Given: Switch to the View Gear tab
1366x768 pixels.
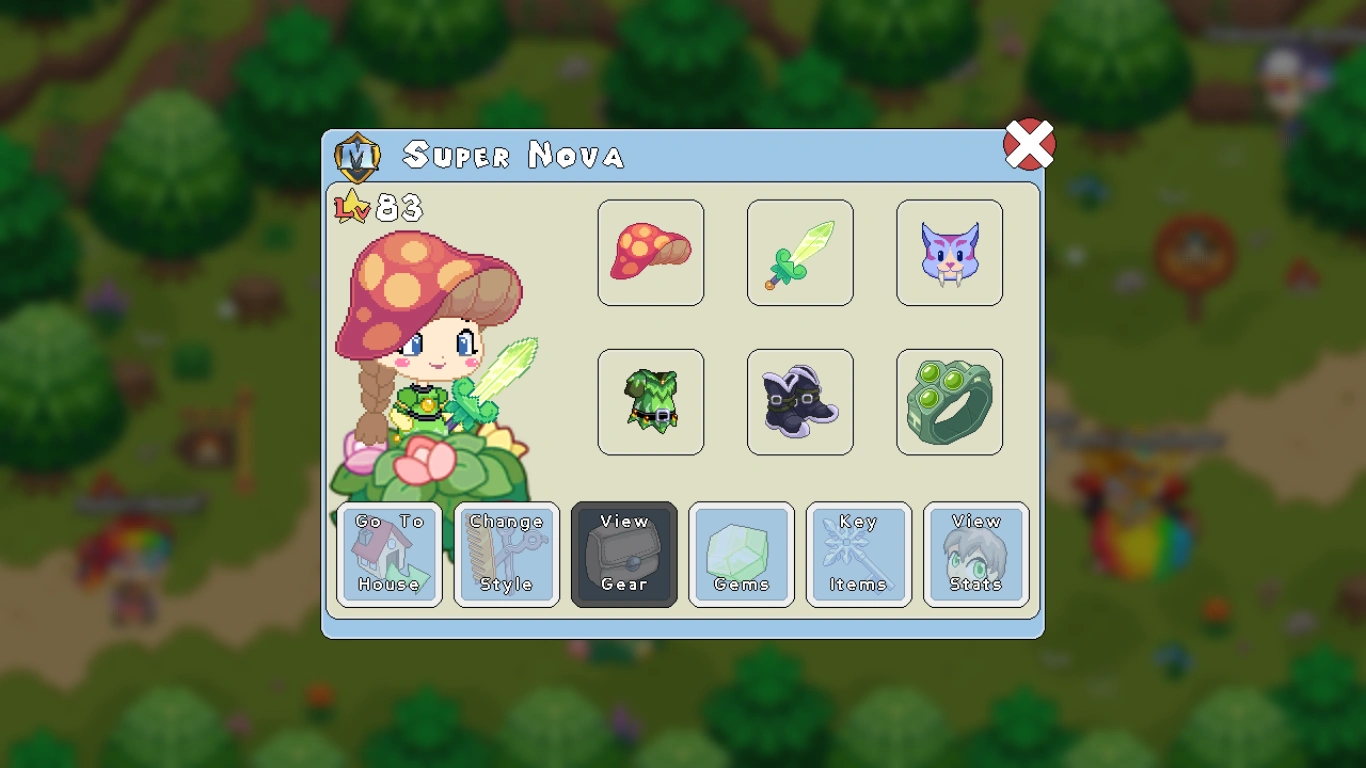Looking at the screenshot, I should pyautogui.click(x=623, y=554).
